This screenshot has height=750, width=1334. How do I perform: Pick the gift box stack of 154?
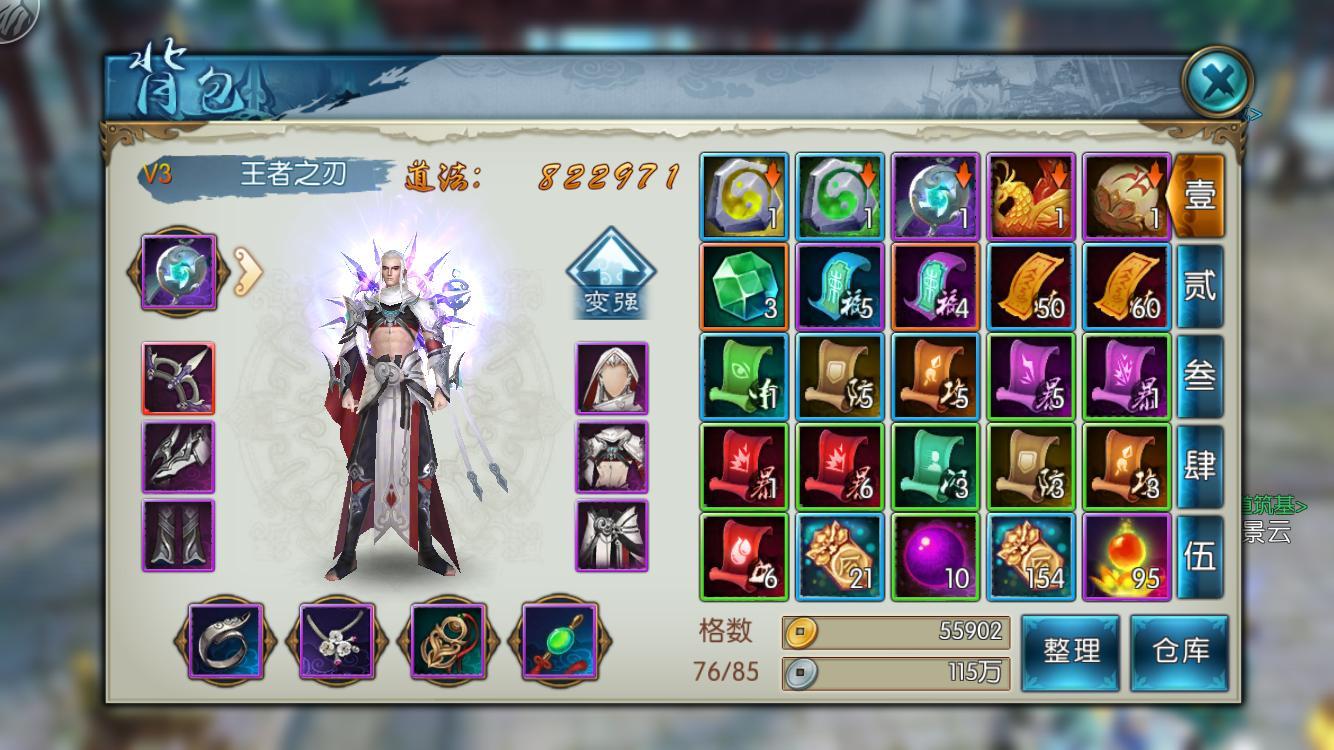[1031, 557]
